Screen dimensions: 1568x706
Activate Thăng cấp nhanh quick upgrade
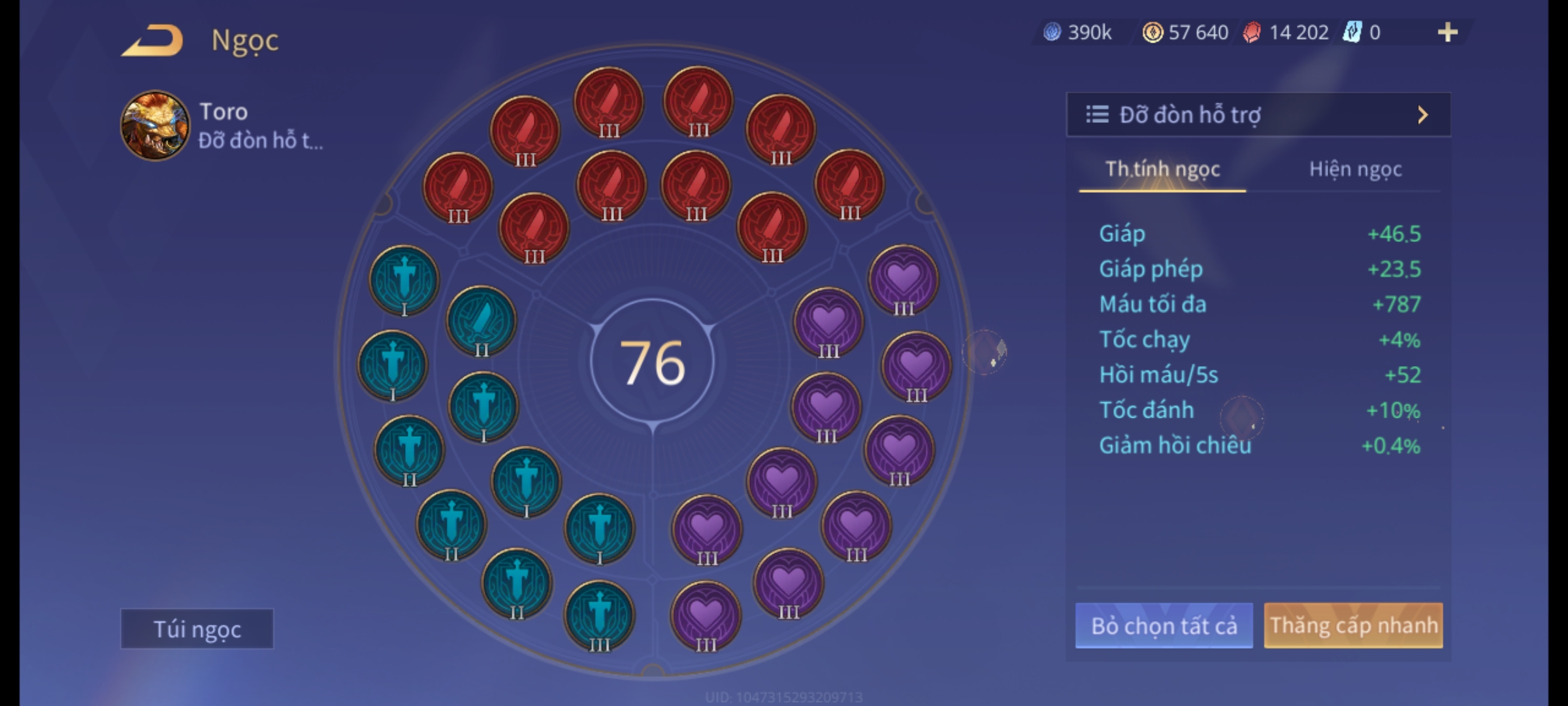(x=1353, y=626)
